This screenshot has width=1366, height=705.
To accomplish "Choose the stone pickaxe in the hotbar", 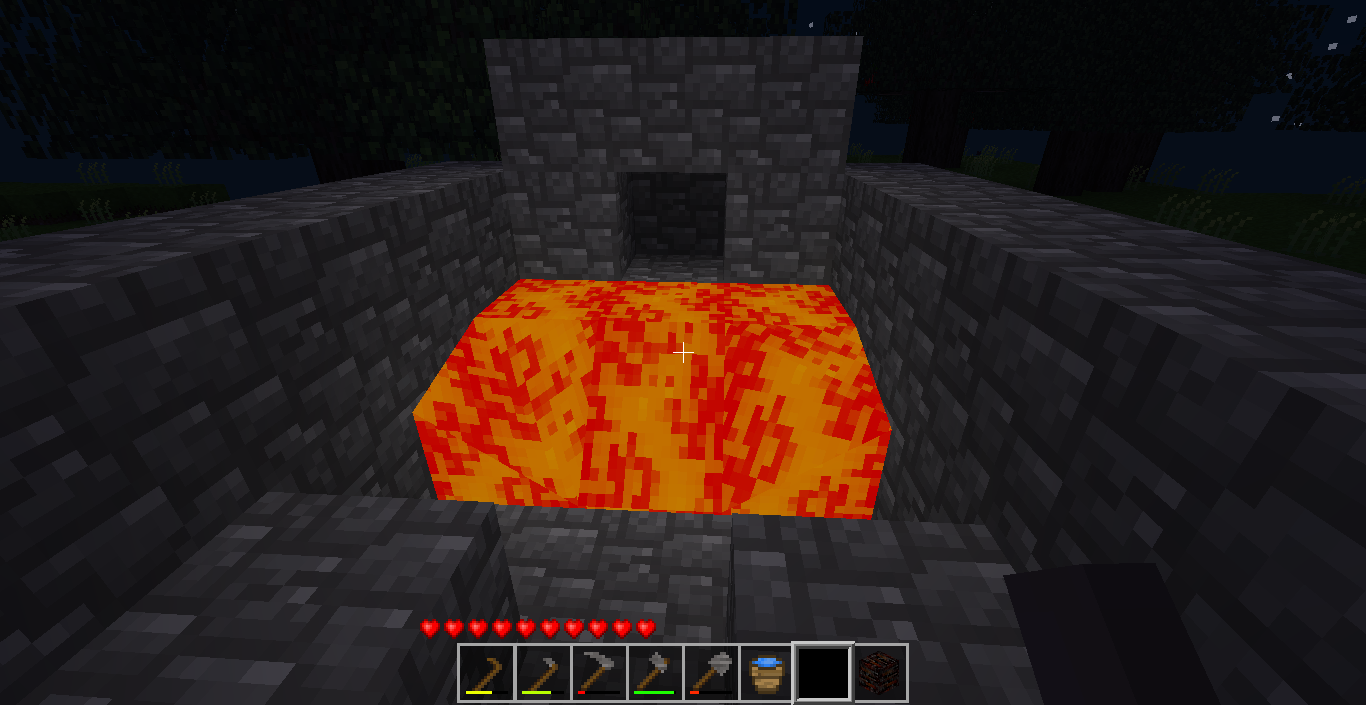I will click(599, 672).
